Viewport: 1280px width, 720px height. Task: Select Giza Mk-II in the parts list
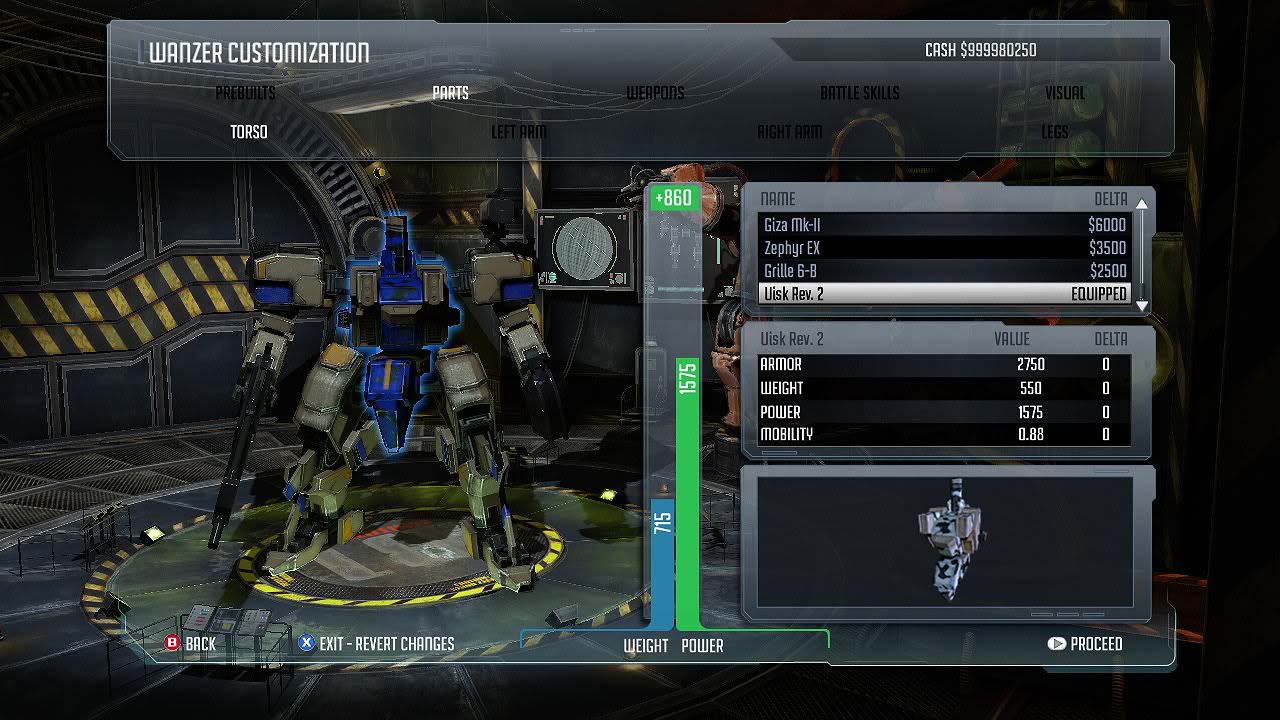coord(944,225)
